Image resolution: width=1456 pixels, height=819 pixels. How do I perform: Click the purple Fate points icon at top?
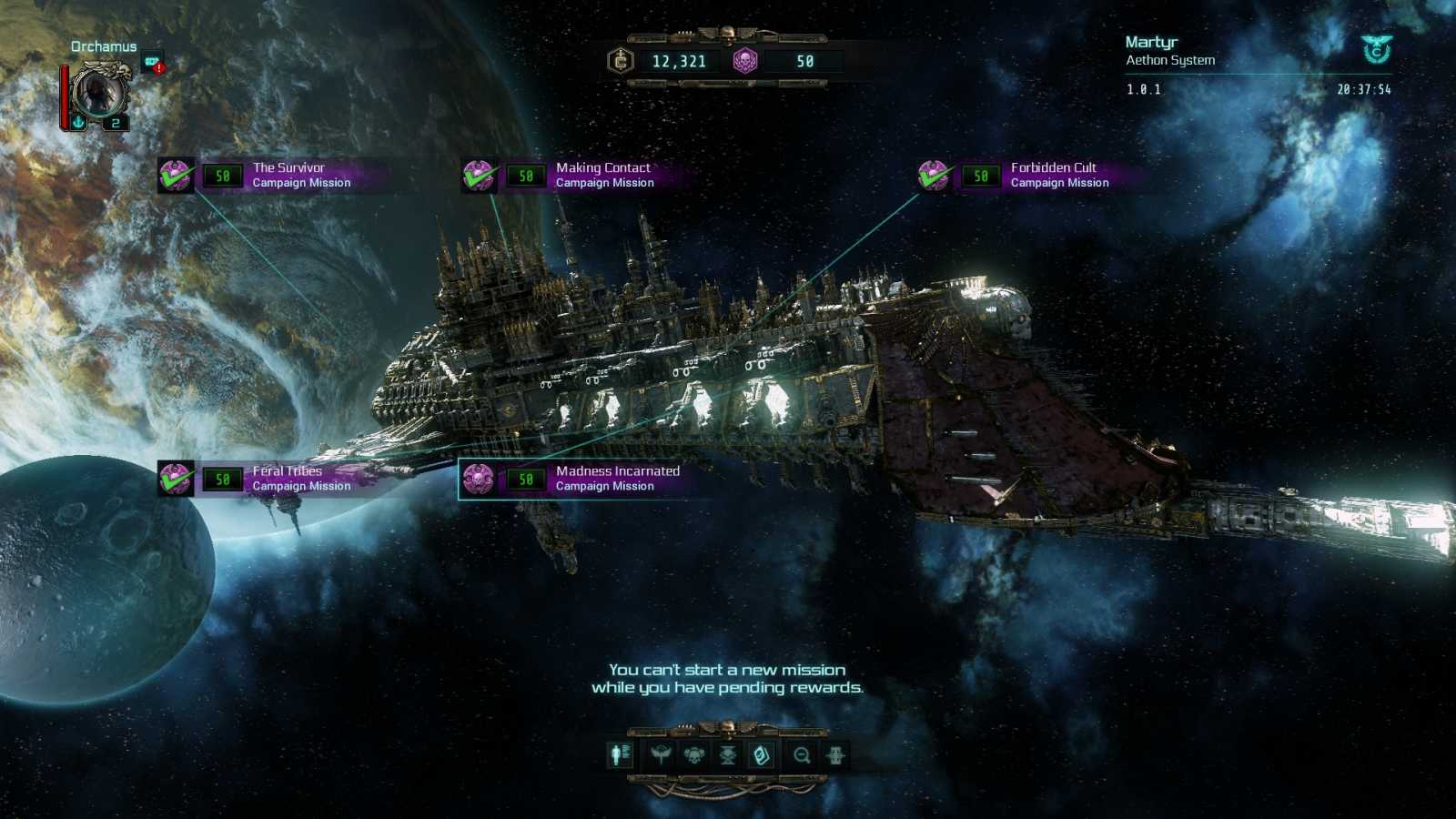[745, 62]
